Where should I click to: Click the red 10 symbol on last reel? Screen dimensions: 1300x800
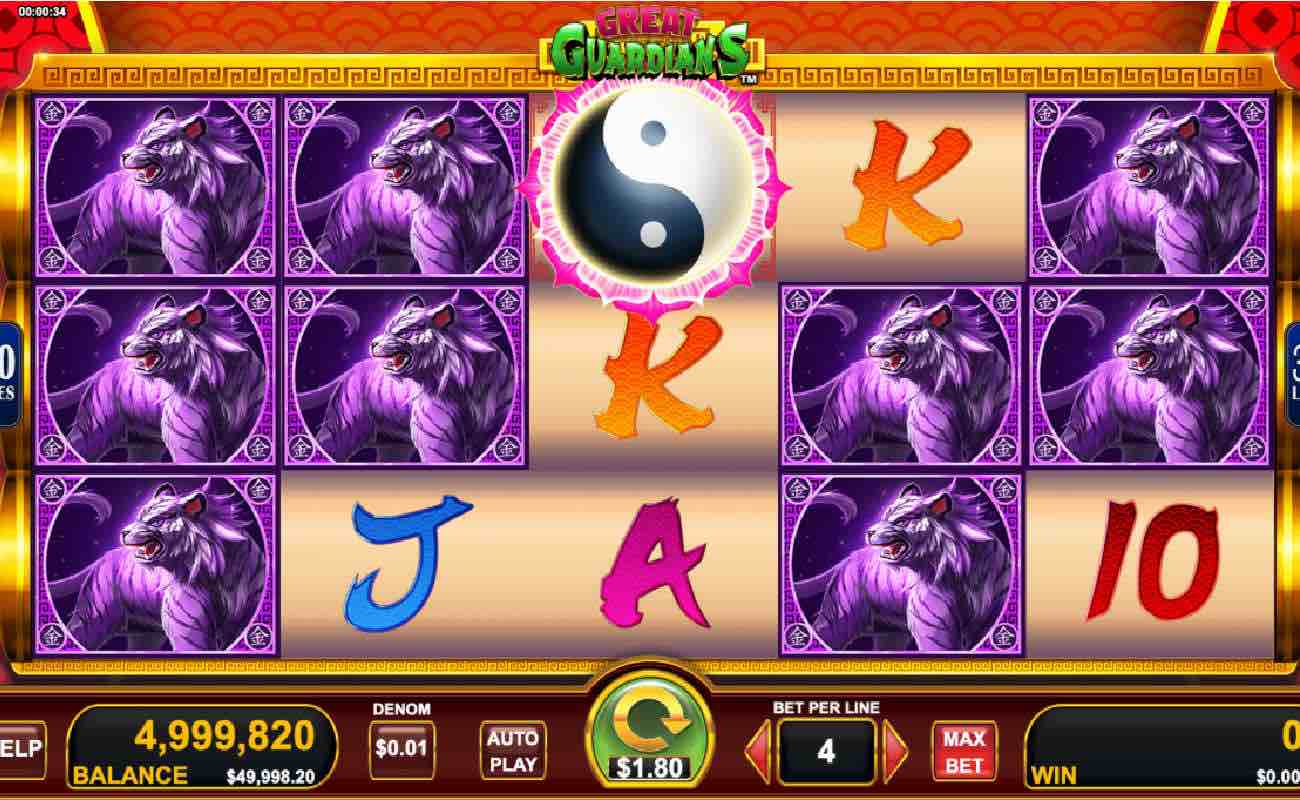[x=1160, y=565]
